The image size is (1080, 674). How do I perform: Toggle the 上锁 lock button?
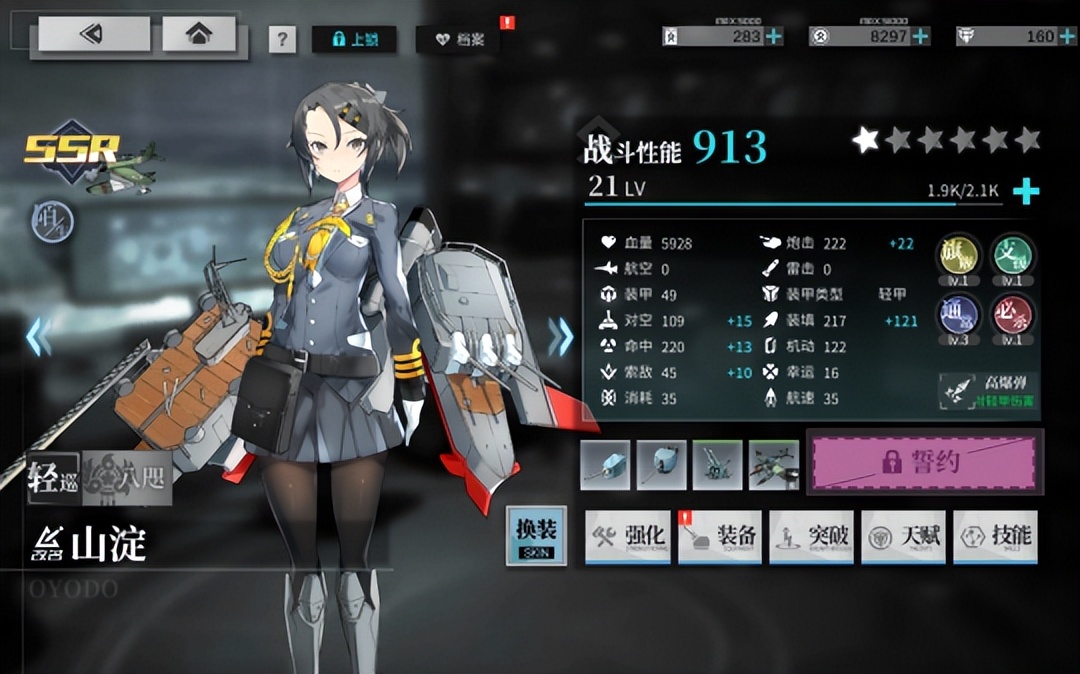354,40
